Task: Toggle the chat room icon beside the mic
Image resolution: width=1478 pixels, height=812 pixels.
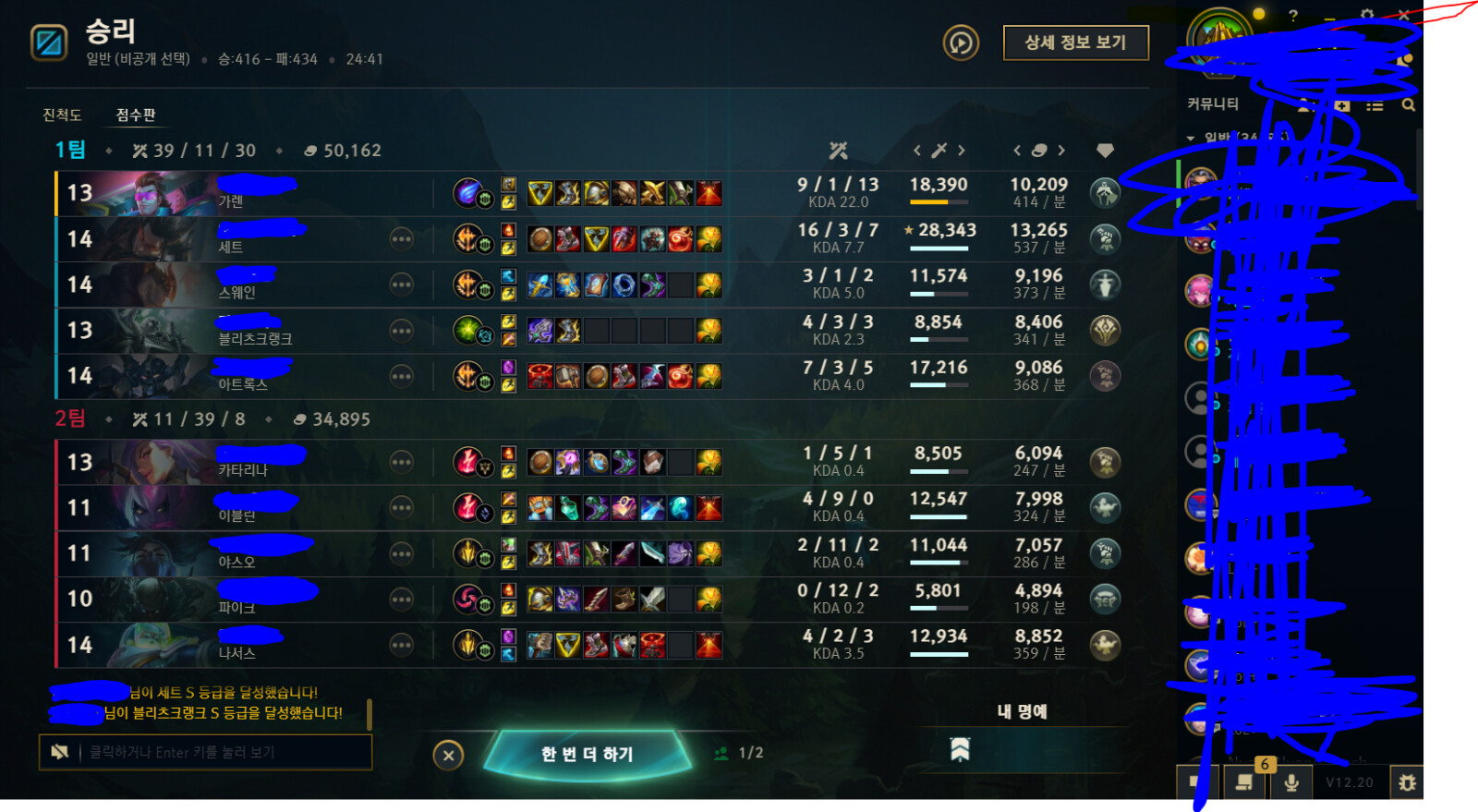Action: tap(1243, 781)
